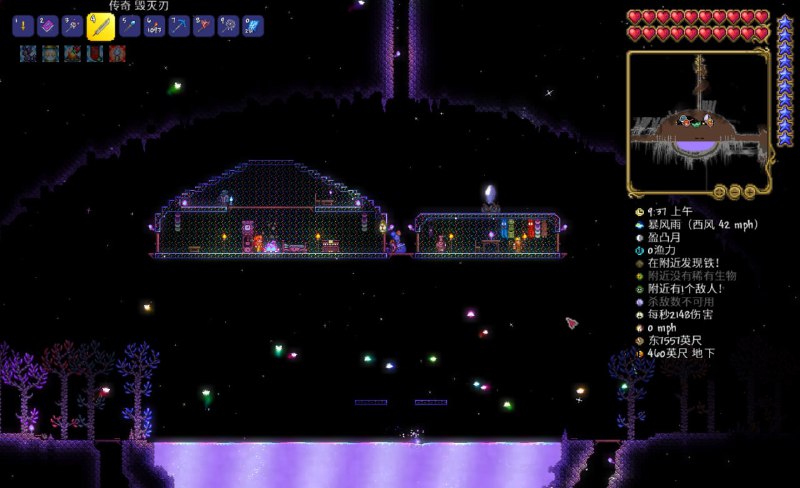Select the pickaxe in hotbar slot 7
The width and height of the screenshot is (800, 488).
click(x=179, y=27)
